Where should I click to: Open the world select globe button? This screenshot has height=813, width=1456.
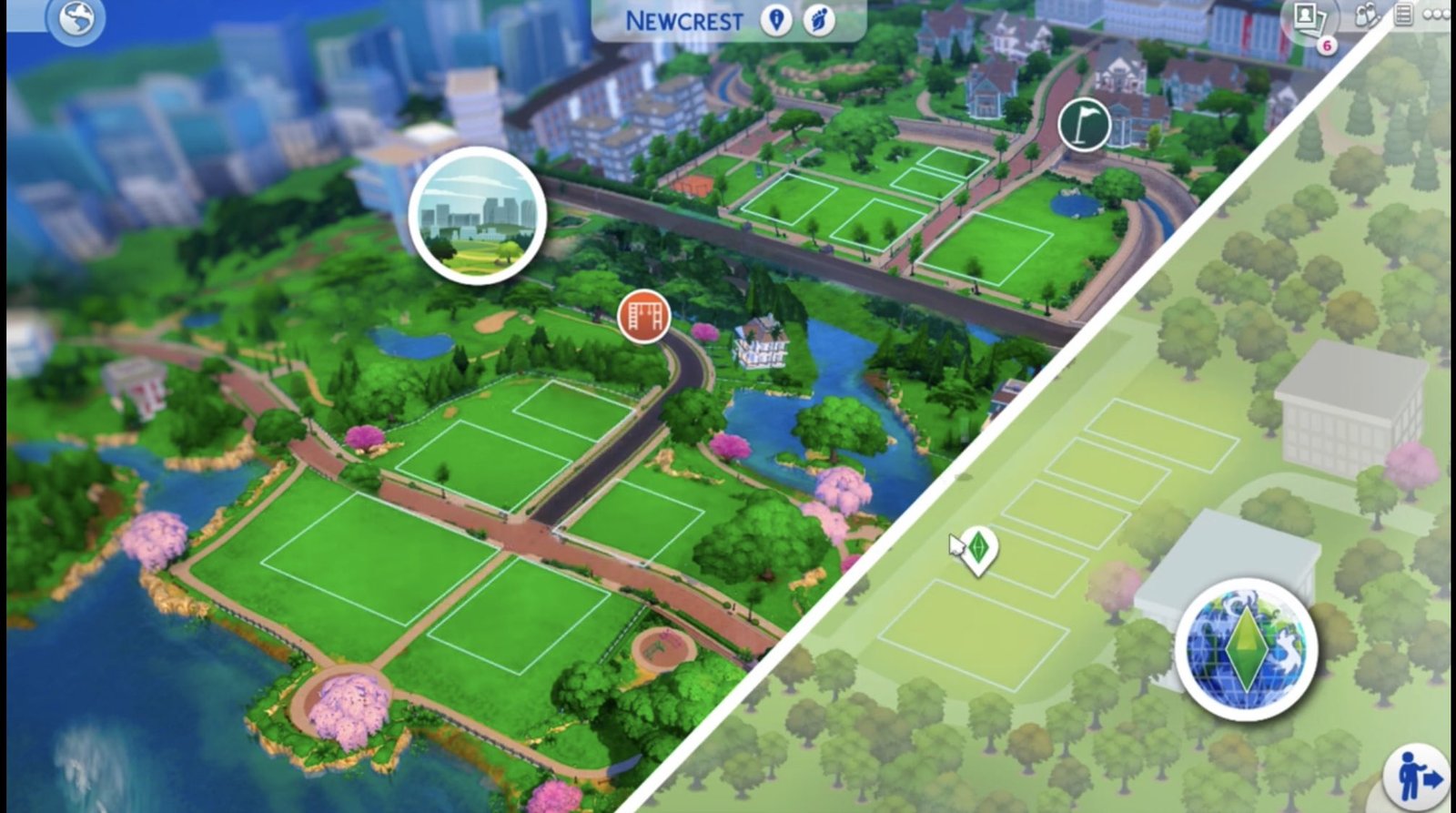(x=76, y=20)
